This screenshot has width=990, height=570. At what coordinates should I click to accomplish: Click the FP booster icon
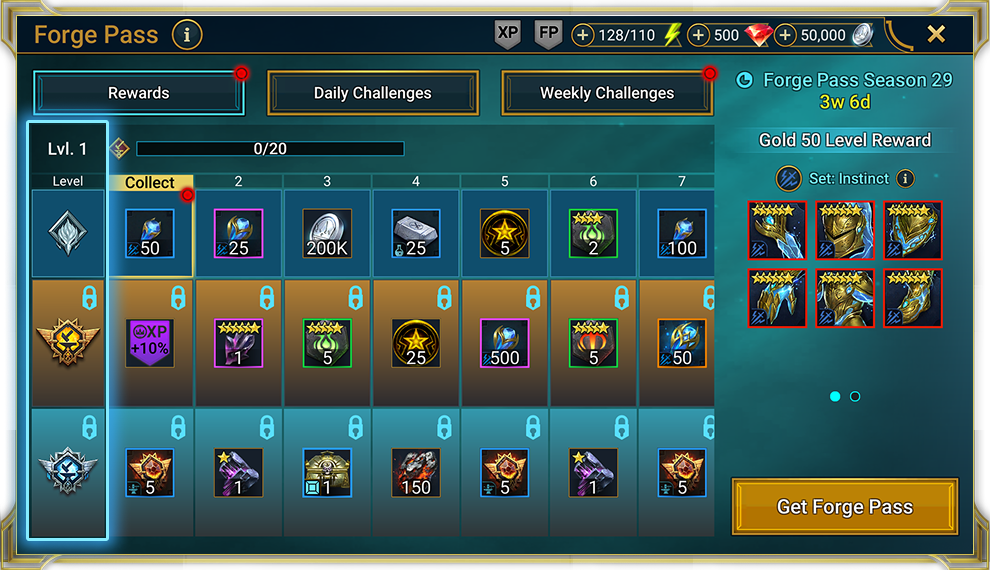[549, 34]
